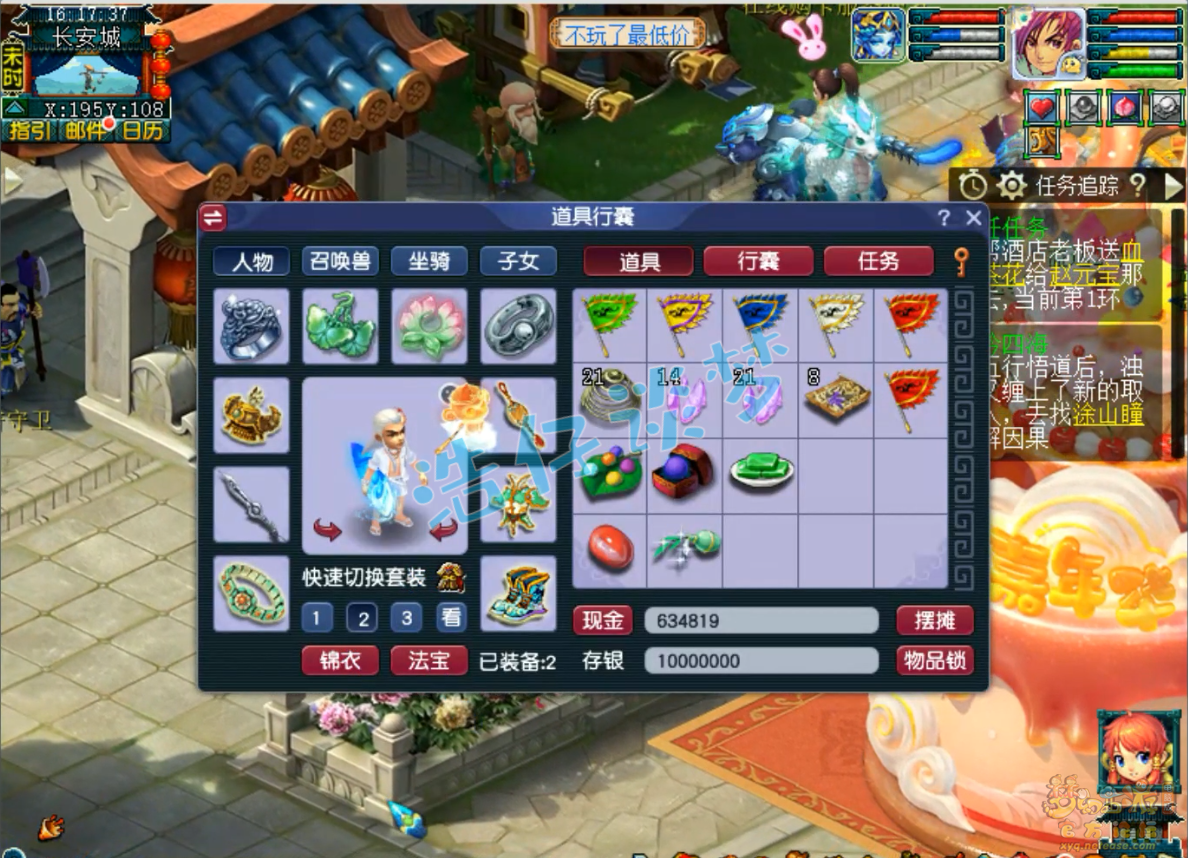Open the 物品锁 item lock
Image resolution: width=1188 pixels, height=858 pixels.
(934, 660)
